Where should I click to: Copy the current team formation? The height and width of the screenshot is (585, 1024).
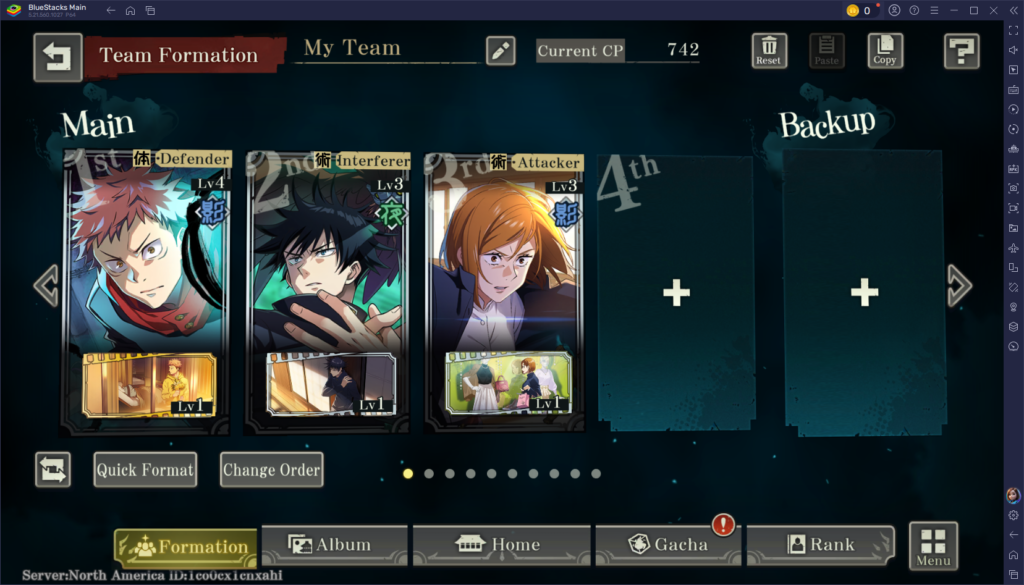tap(885, 50)
